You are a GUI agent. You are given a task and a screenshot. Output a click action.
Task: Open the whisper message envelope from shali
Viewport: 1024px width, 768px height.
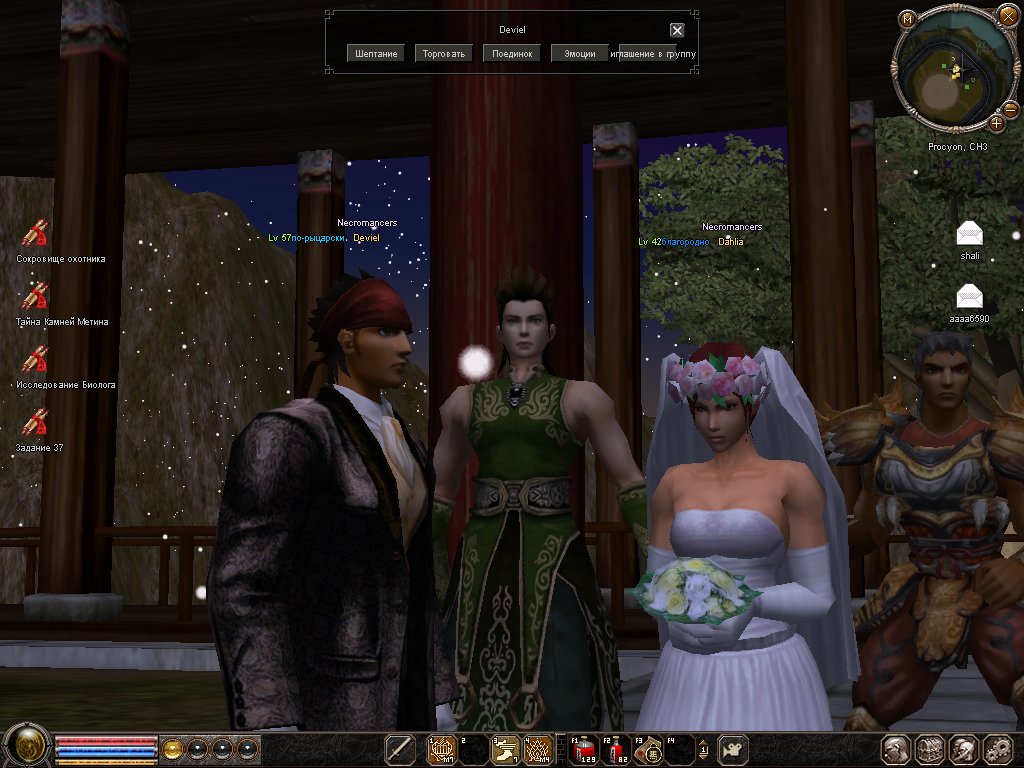(969, 234)
